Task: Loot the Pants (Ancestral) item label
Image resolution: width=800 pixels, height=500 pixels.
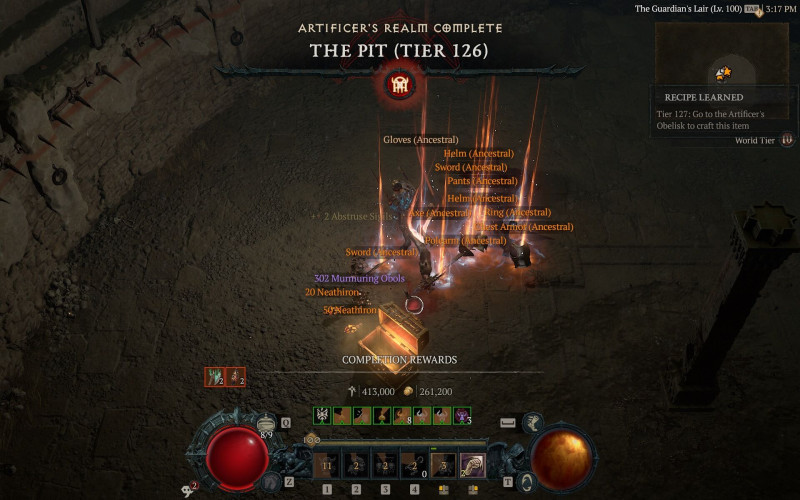Action: coord(482,181)
